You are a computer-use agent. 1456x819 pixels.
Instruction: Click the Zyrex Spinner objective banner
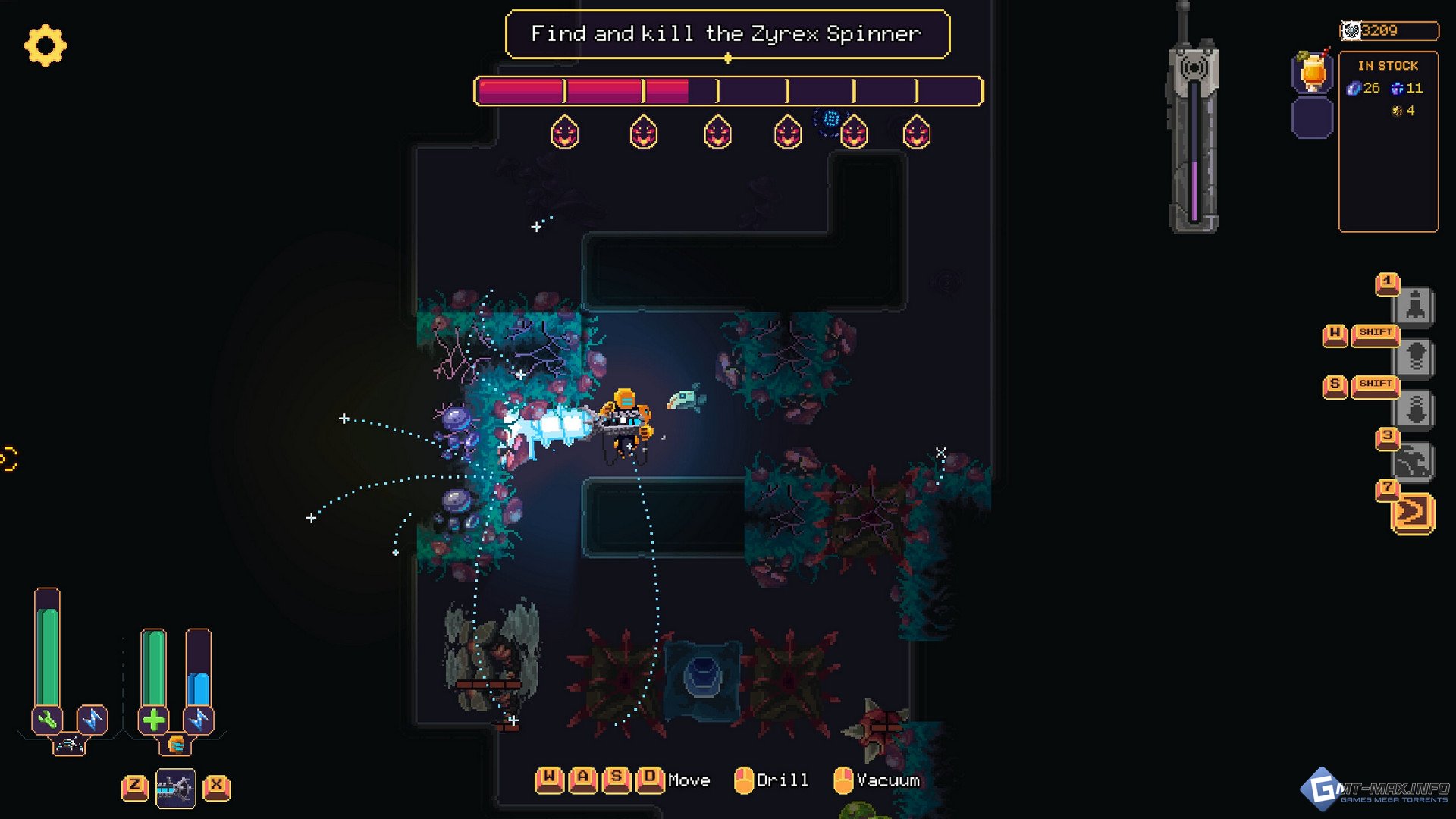(x=726, y=34)
